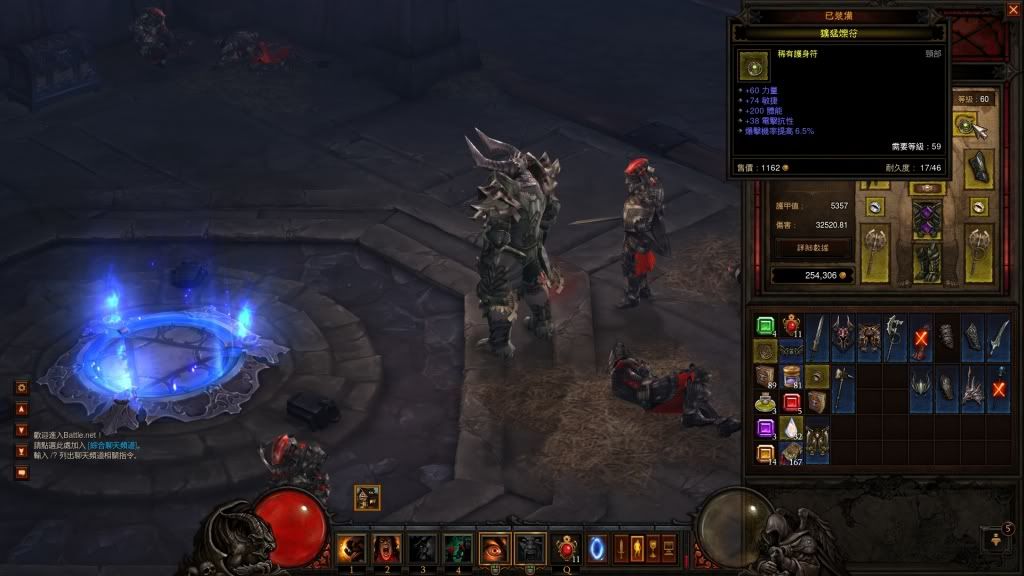Viewport: 1024px width, 576px height.
Task: Select the purple amethyst gem stack
Action: pos(765,429)
